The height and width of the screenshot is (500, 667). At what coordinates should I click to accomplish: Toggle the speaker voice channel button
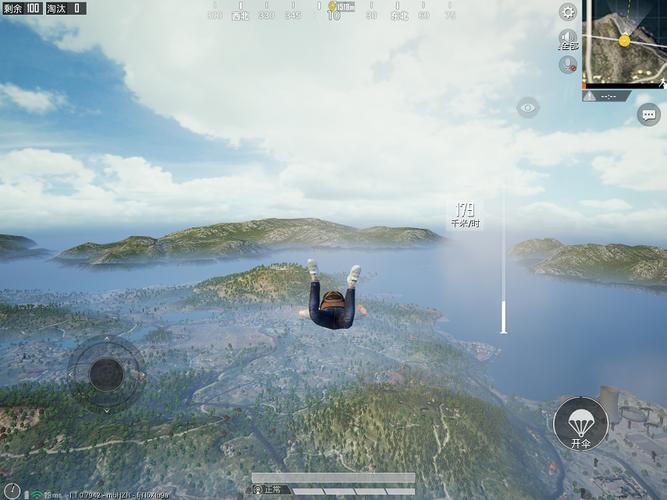coord(568,38)
